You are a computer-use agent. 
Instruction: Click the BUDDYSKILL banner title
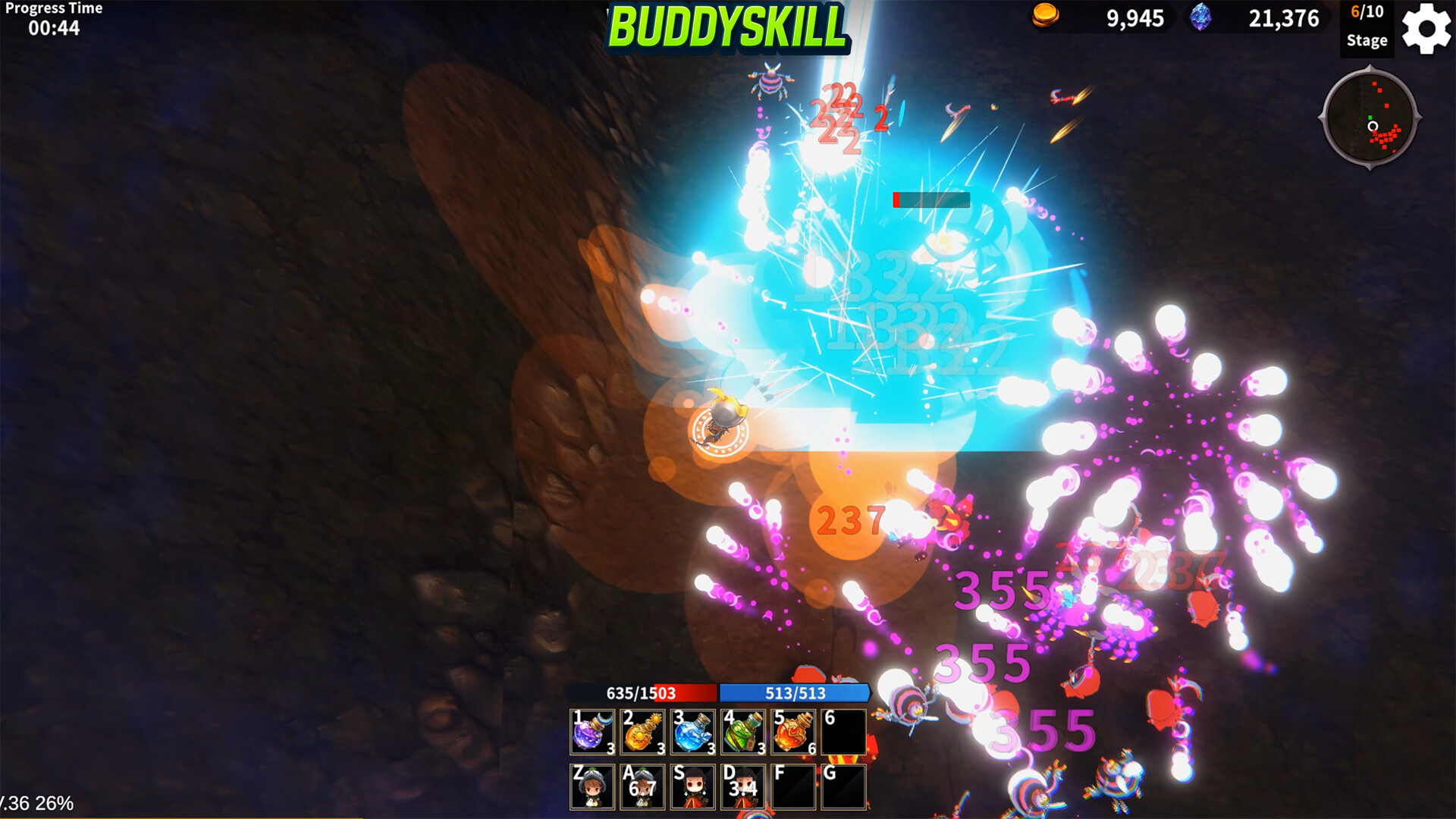(x=728, y=24)
